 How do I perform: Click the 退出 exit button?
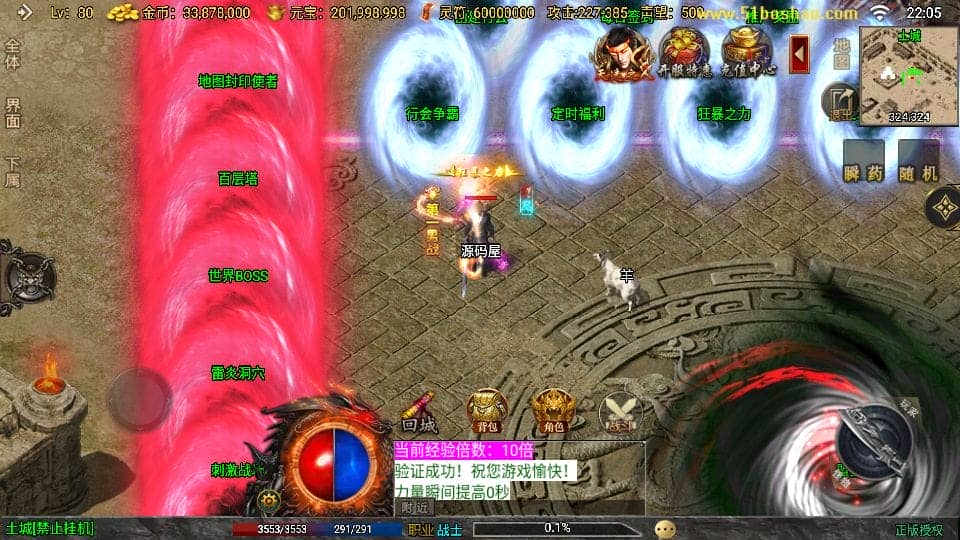(840, 102)
